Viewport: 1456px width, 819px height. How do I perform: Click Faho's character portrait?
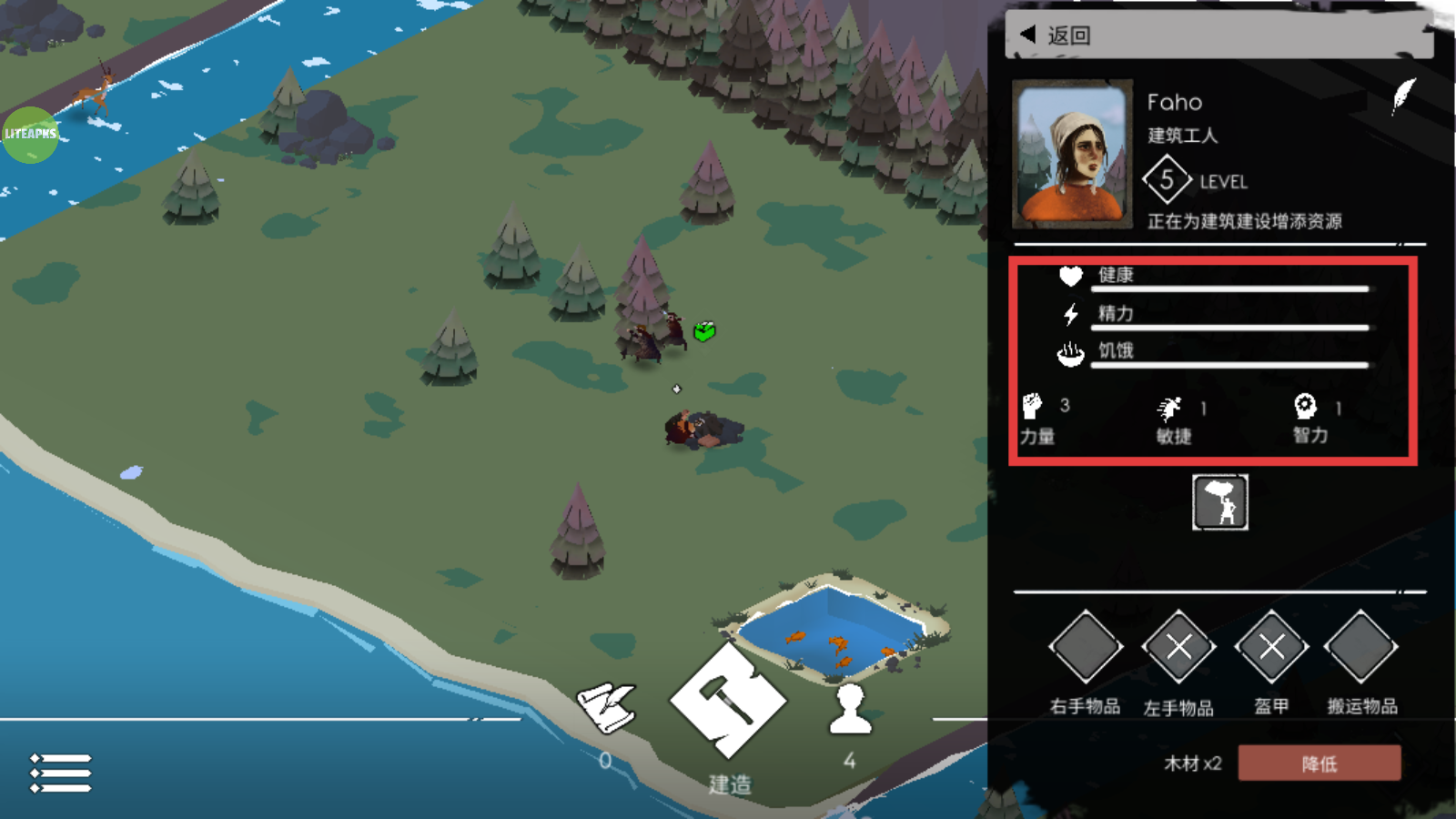click(1072, 153)
